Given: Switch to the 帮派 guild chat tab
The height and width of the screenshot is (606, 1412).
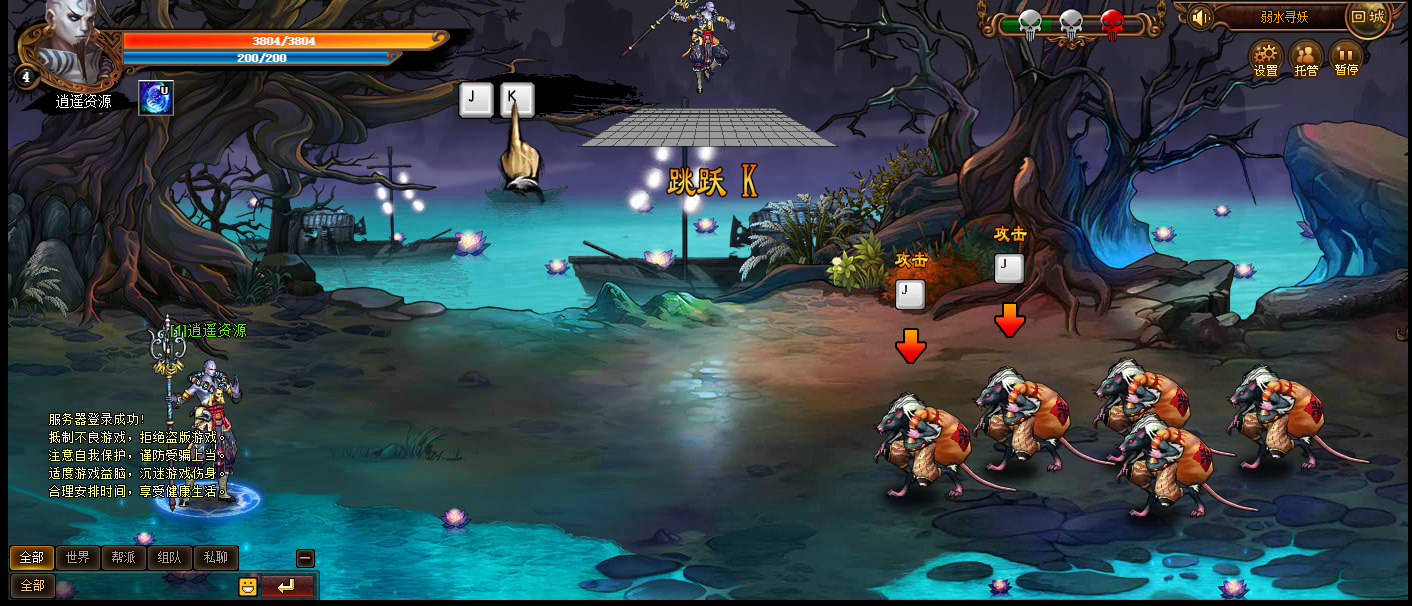Looking at the screenshot, I should [124, 558].
